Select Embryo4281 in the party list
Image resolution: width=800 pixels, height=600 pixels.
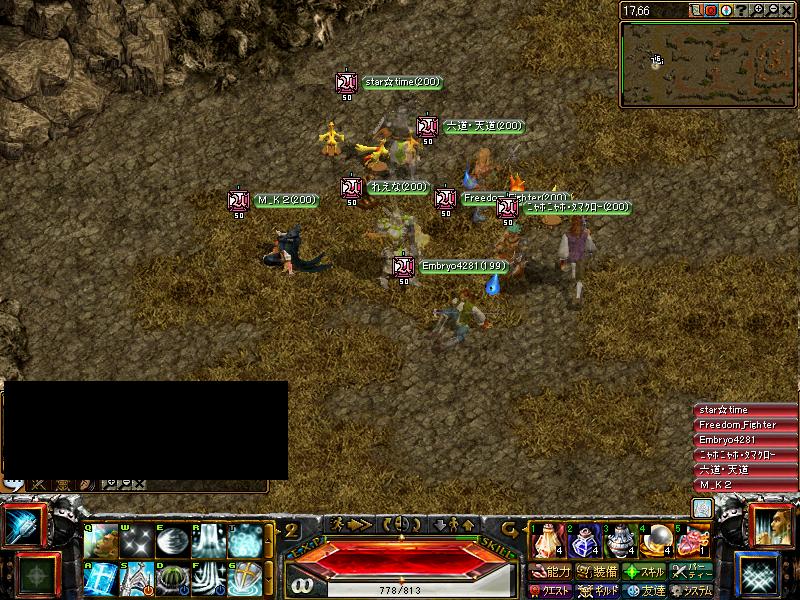click(738, 440)
